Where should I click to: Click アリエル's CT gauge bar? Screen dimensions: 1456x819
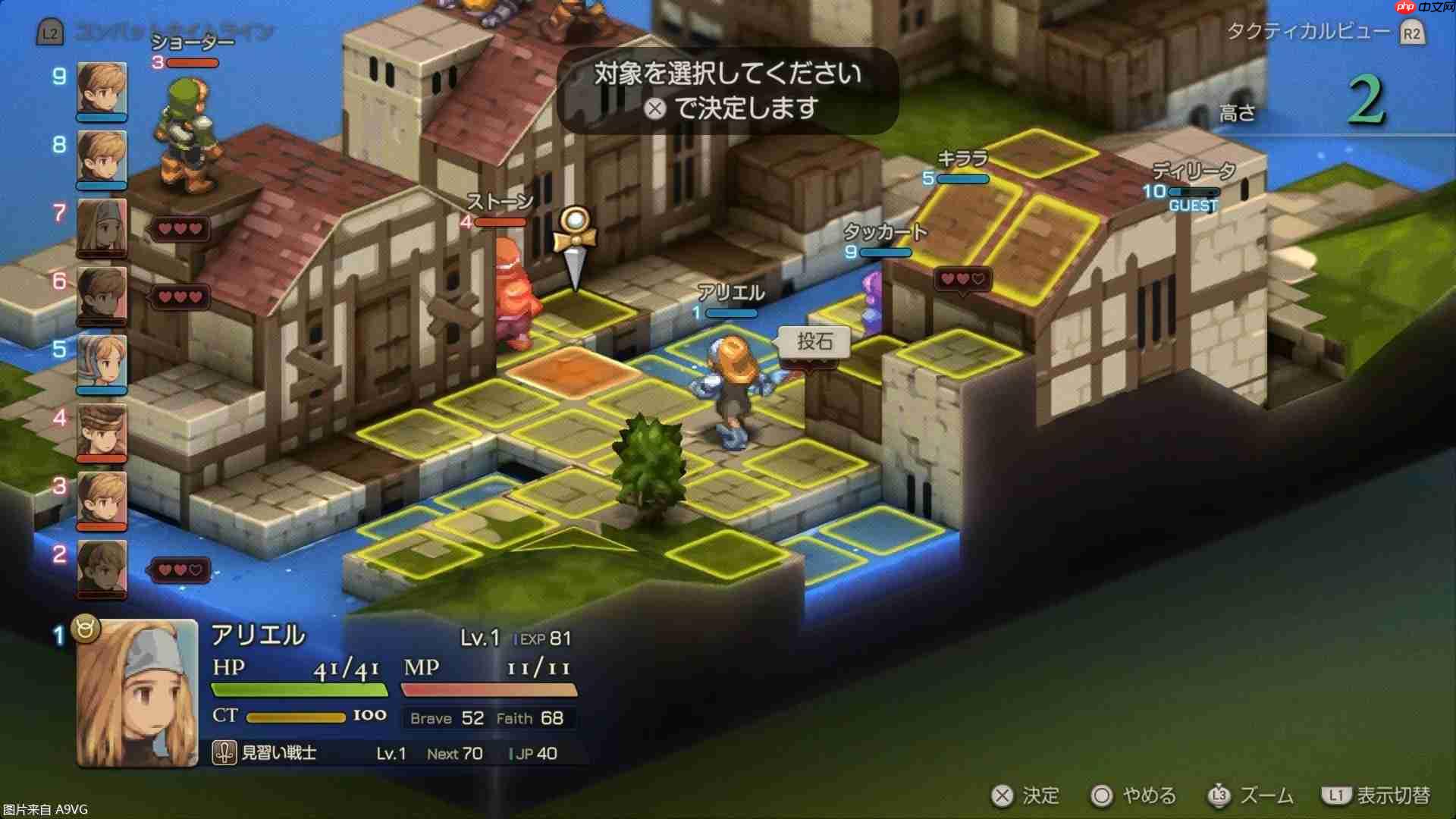click(296, 715)
